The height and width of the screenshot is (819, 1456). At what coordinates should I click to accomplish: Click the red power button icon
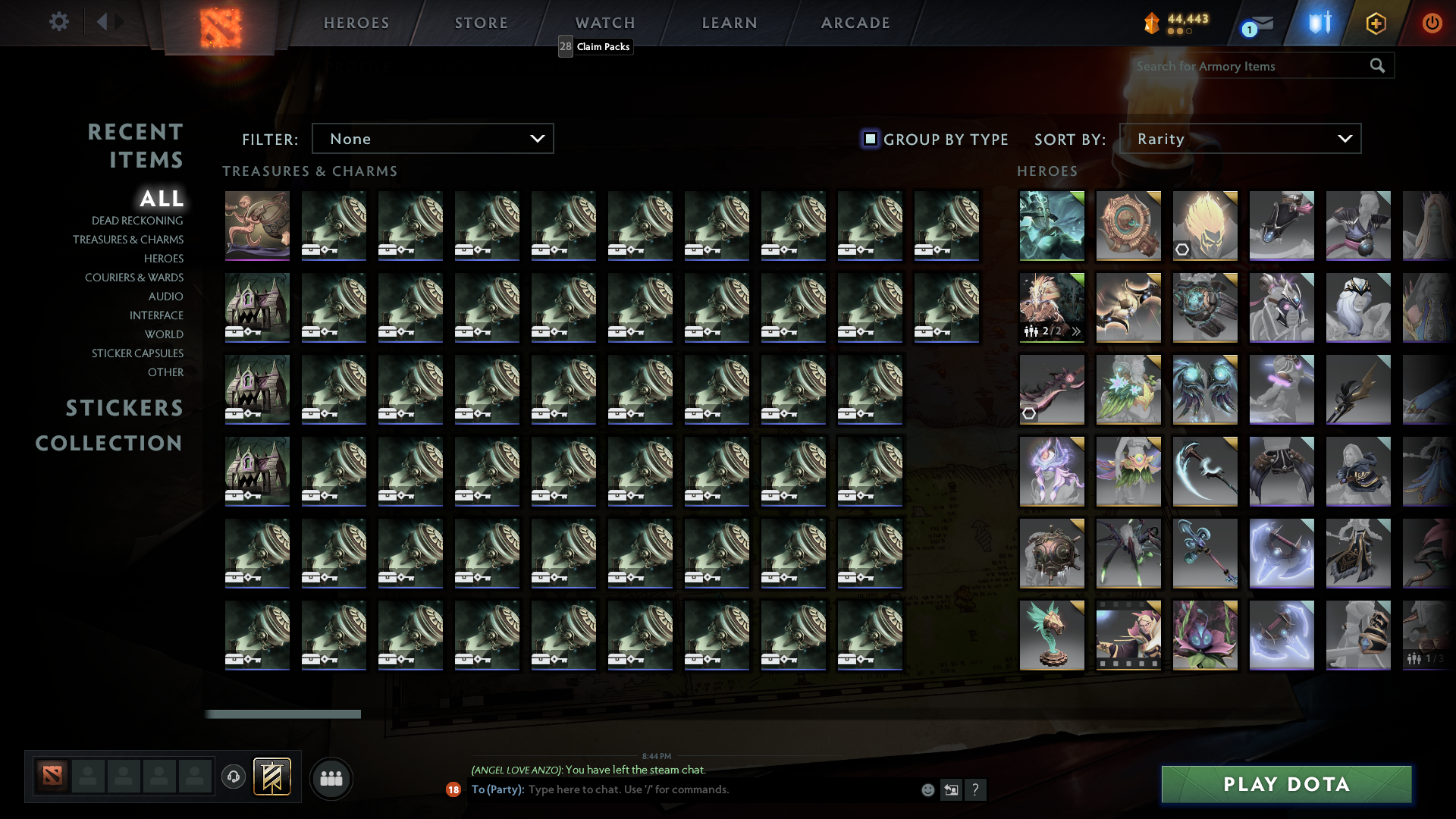point(1432,23)
